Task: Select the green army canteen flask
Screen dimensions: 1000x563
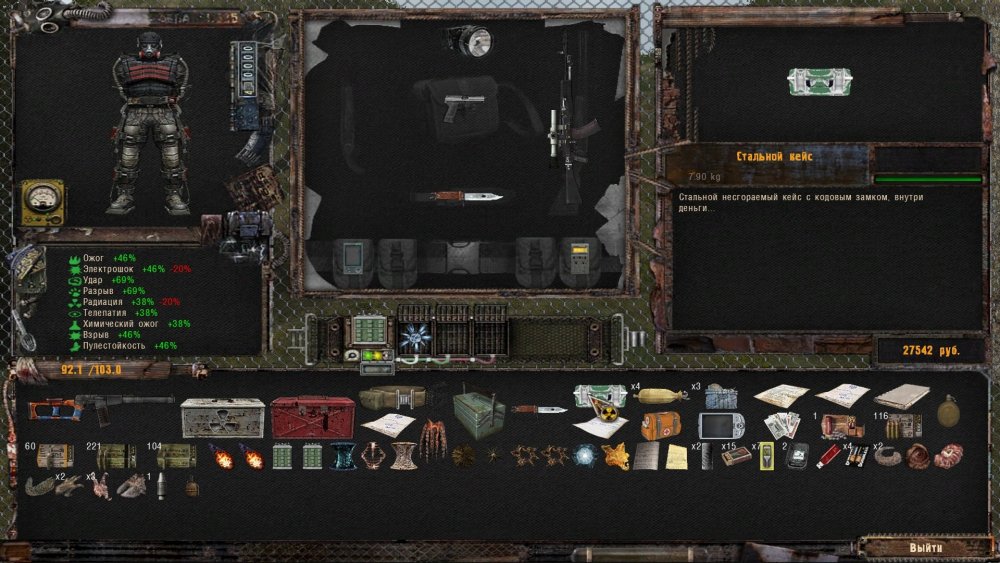Action: tap(948, 409)
